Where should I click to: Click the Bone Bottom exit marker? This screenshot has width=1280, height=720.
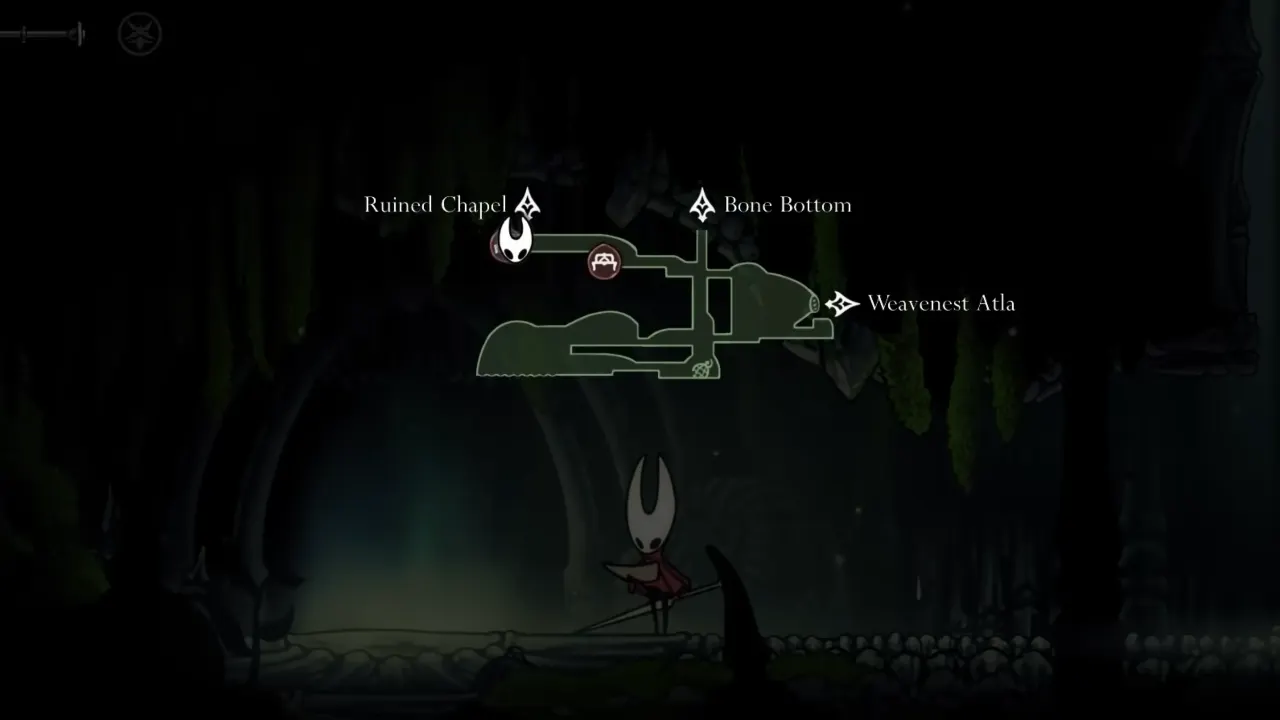(x=702, y=204)
